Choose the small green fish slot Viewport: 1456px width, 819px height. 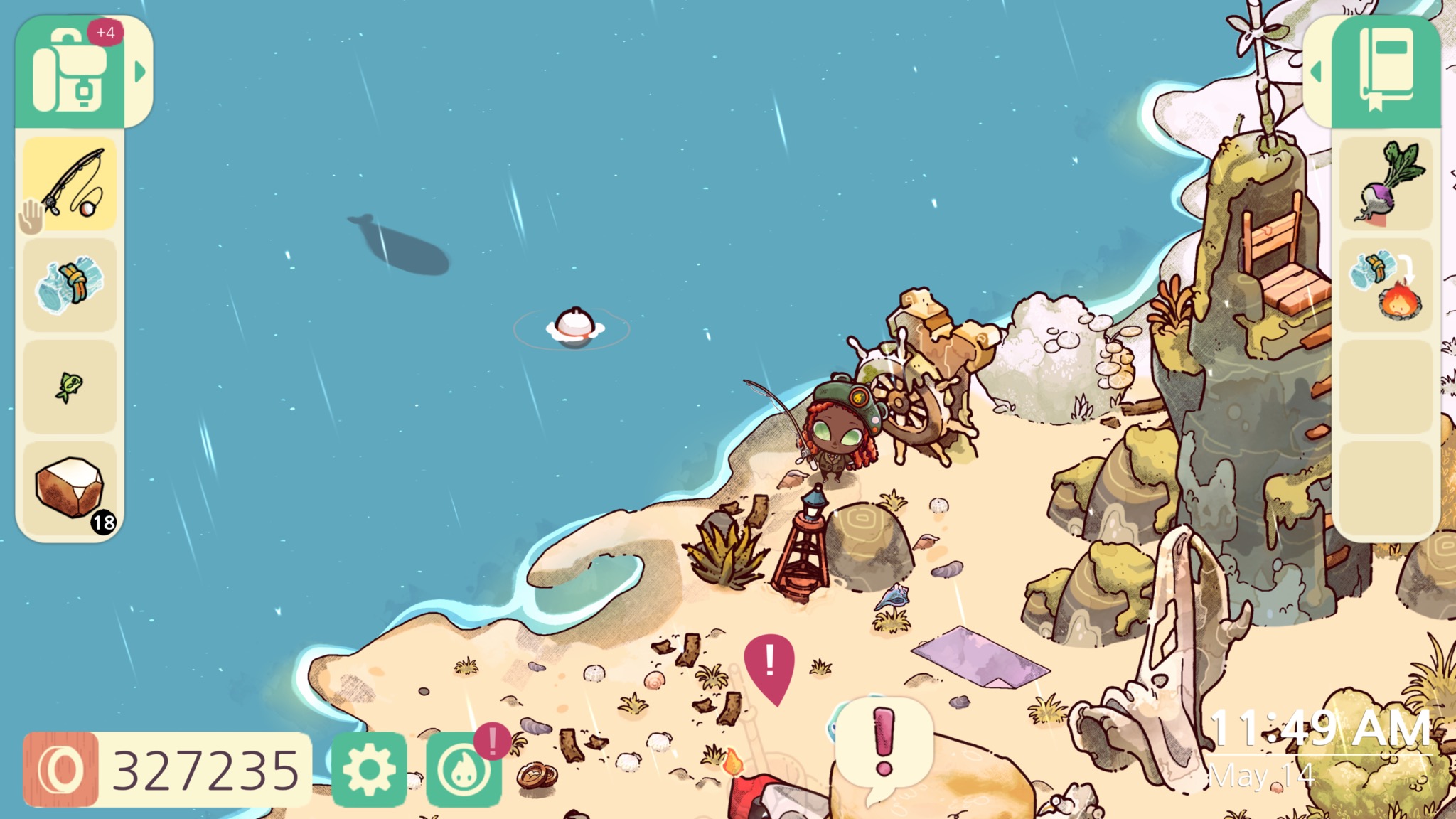pyautogui.click(x=70, y=387)
